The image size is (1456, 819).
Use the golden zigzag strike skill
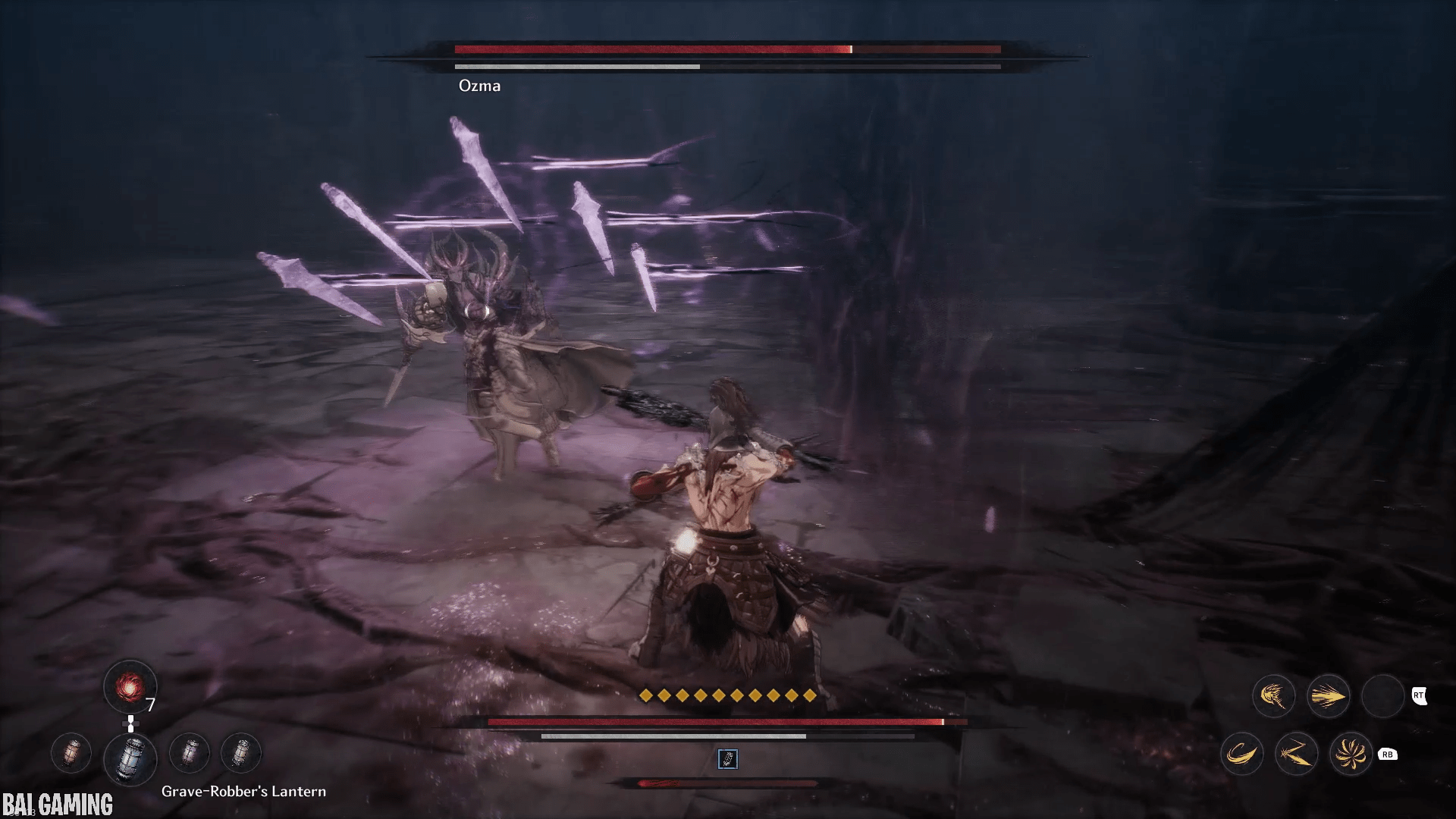[x=1296, y=754]
